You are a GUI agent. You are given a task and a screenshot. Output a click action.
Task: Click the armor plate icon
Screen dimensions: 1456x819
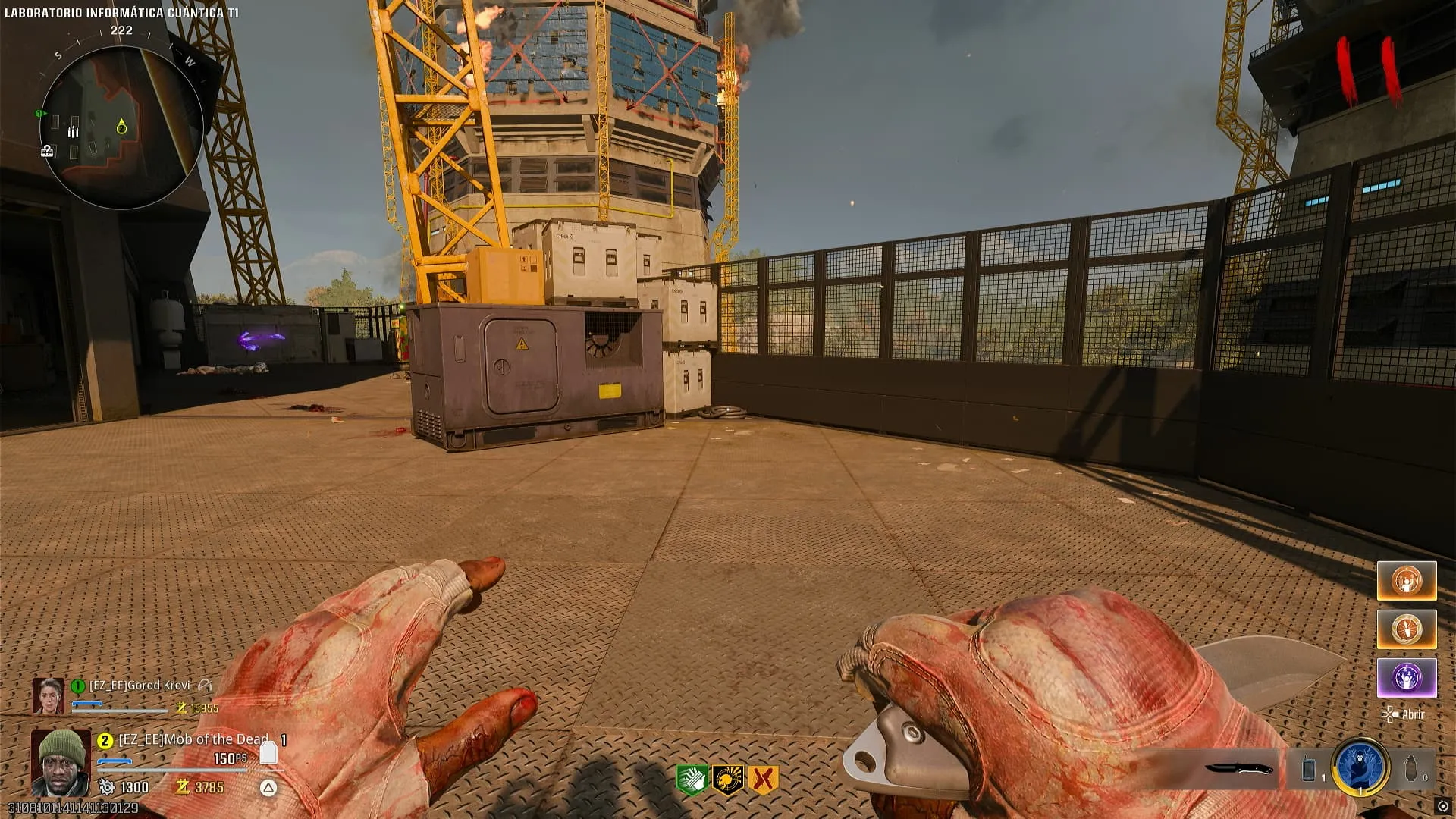tap(268, 752)
